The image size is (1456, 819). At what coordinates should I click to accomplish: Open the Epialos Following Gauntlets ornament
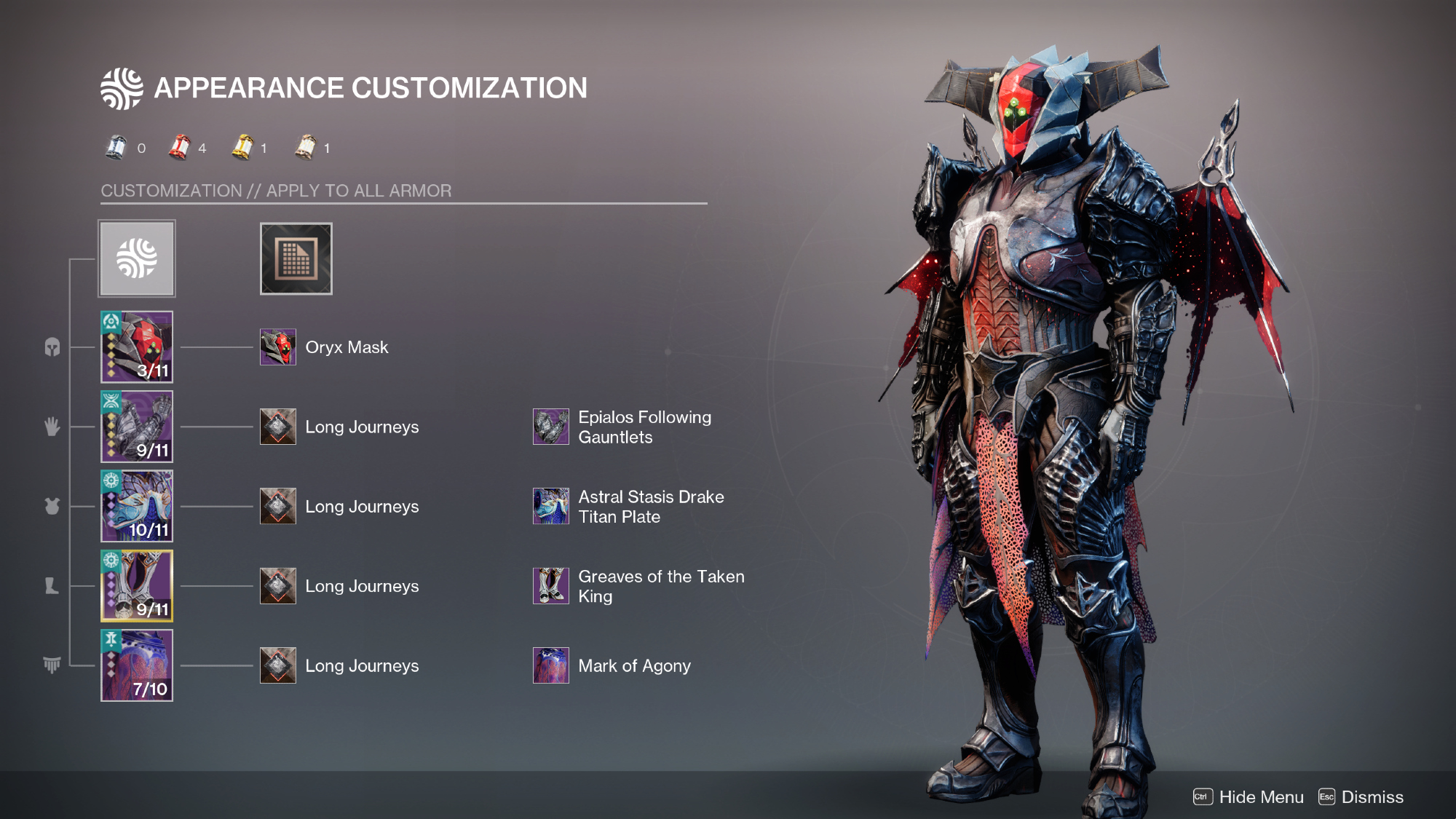pyautogui.click(x=551, y=427)
